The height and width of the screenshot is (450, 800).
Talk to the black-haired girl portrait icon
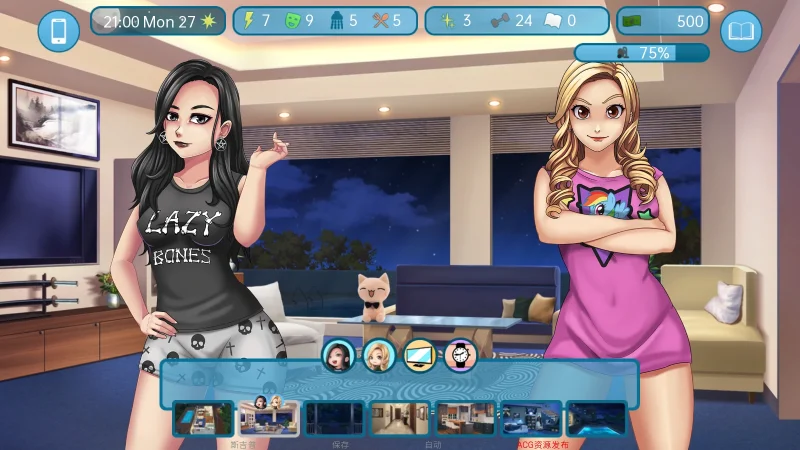[338, 354]
